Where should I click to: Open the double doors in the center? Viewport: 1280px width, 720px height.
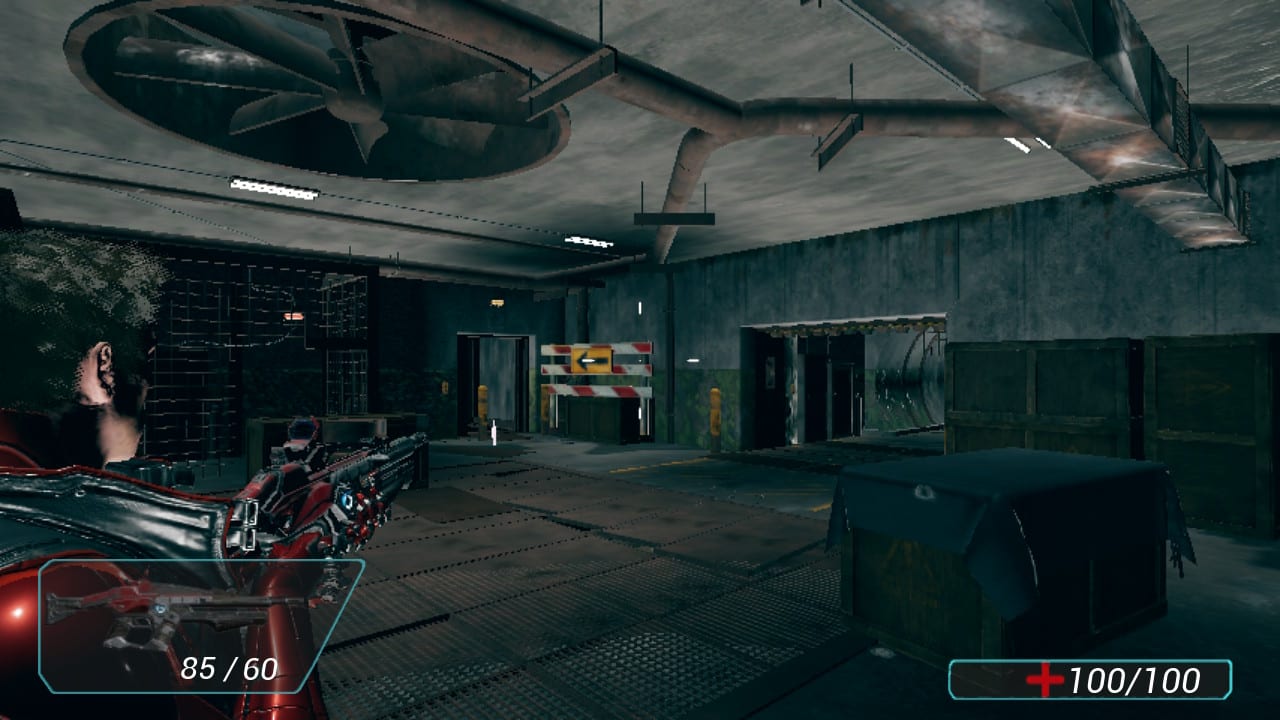[x=497, y=390]
